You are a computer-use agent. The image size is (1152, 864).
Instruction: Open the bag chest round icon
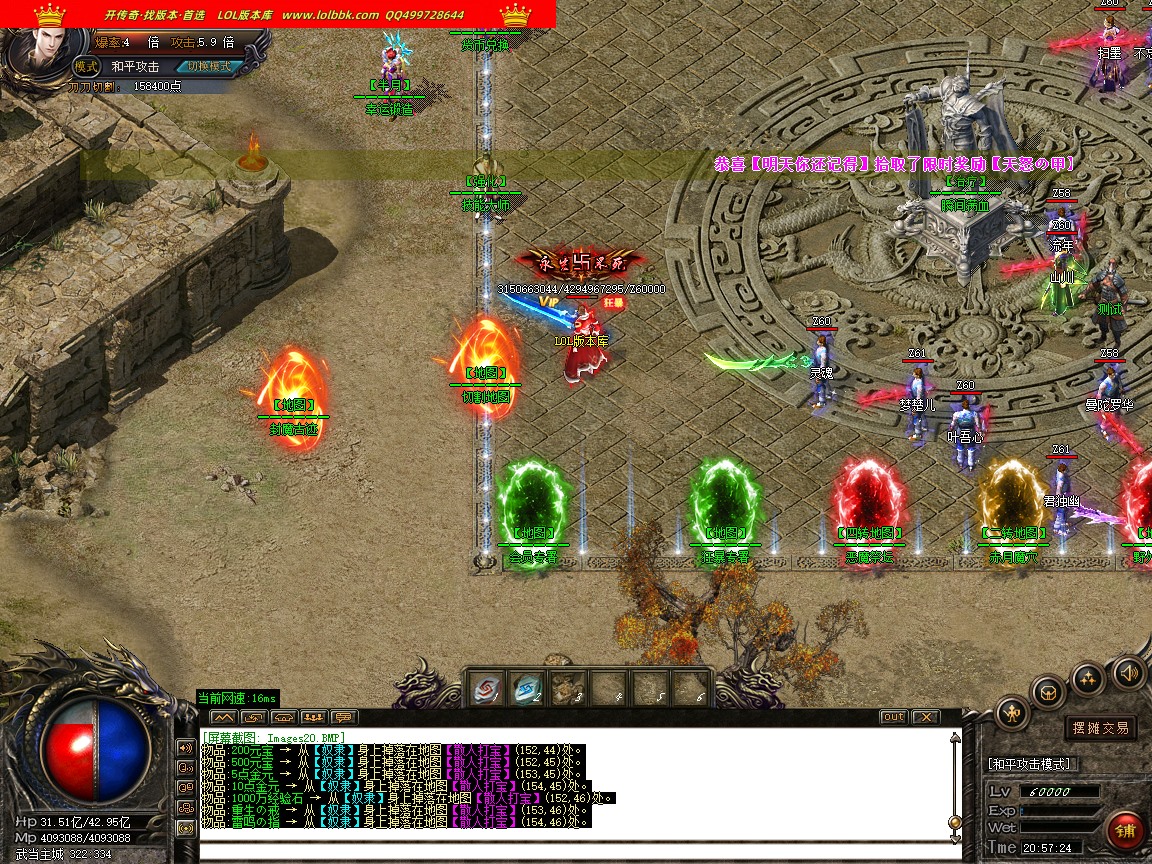1048,691
